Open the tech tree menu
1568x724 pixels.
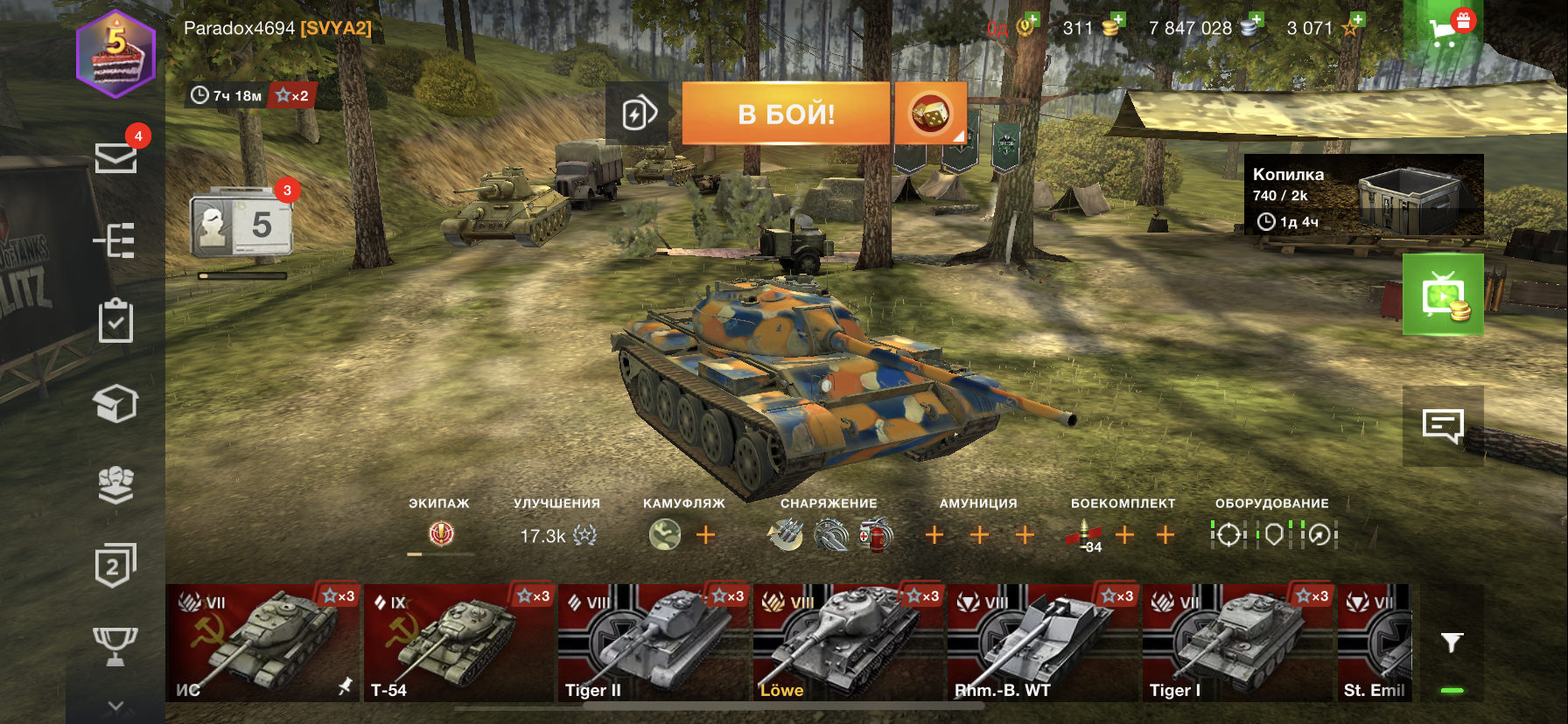115,240
